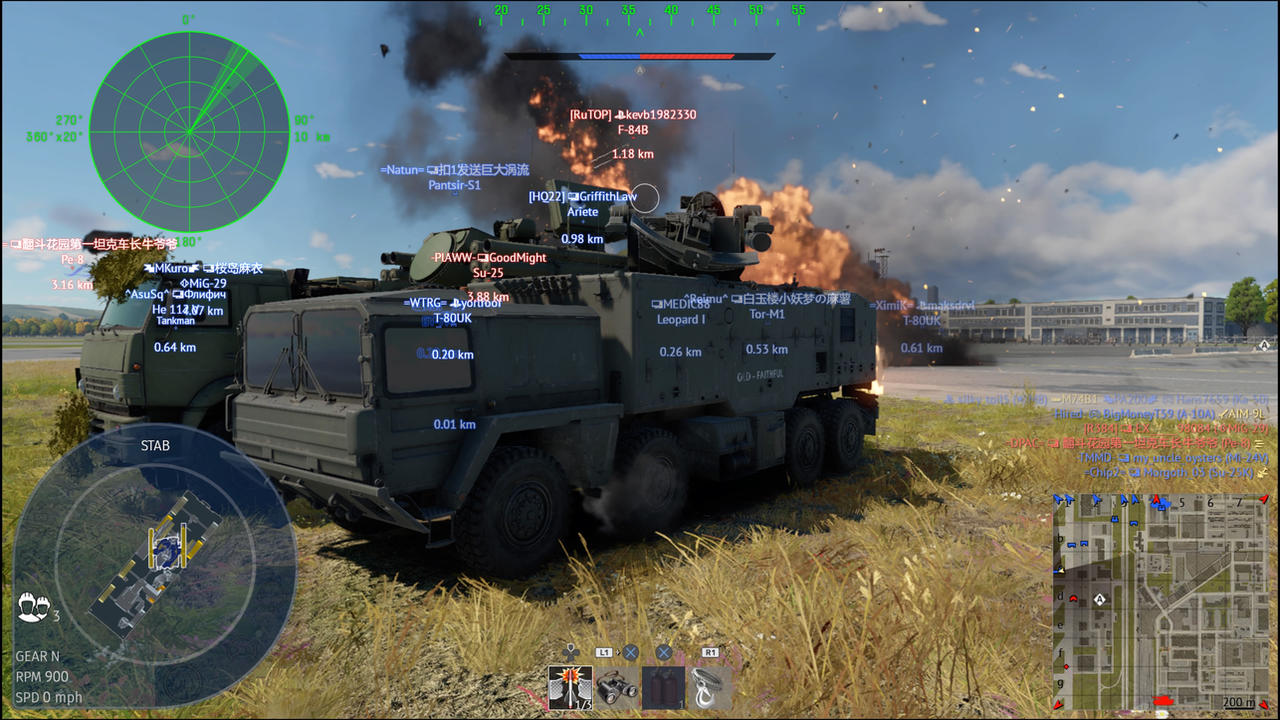Click the L1 shoulder button prompt
This screenshot has width=1280, height=720.
[604, 652]
